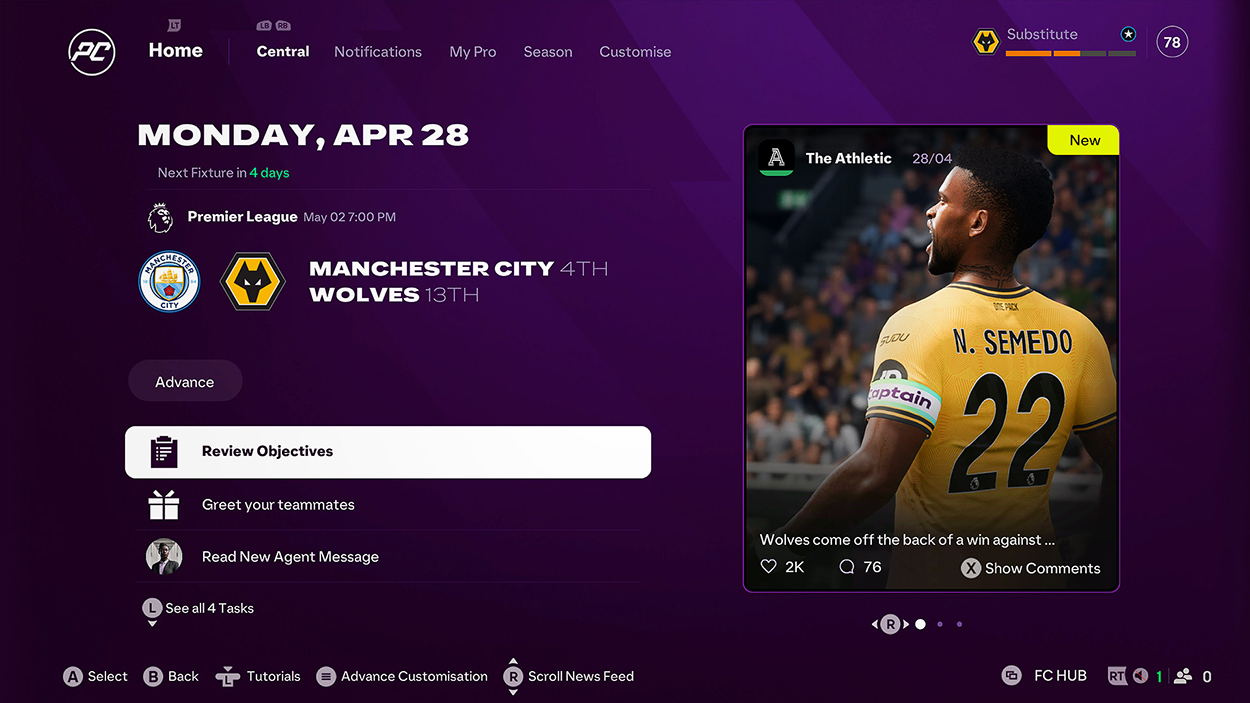
Task: Click the Advance button
Action: [x=185, y=382]
